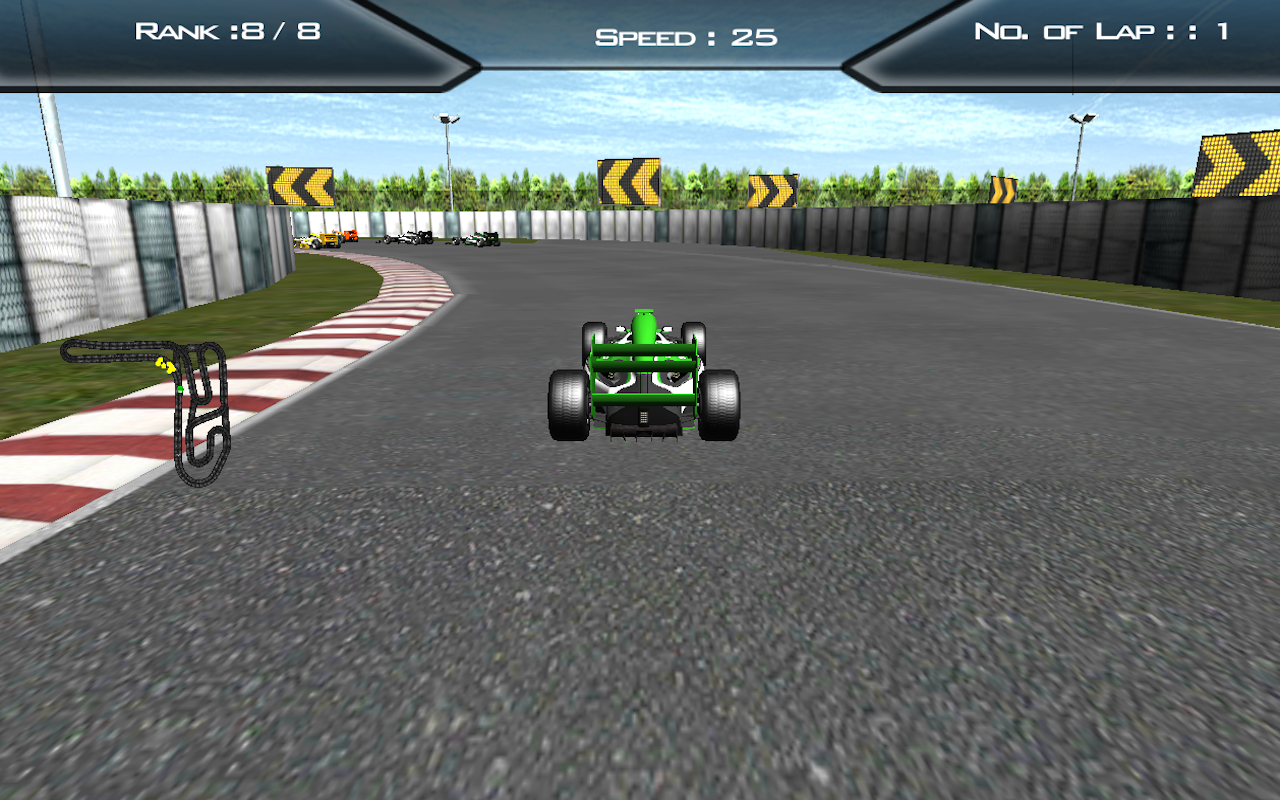
Task: Tap the yellow car marker on minimap
Action: coord(163,365)
